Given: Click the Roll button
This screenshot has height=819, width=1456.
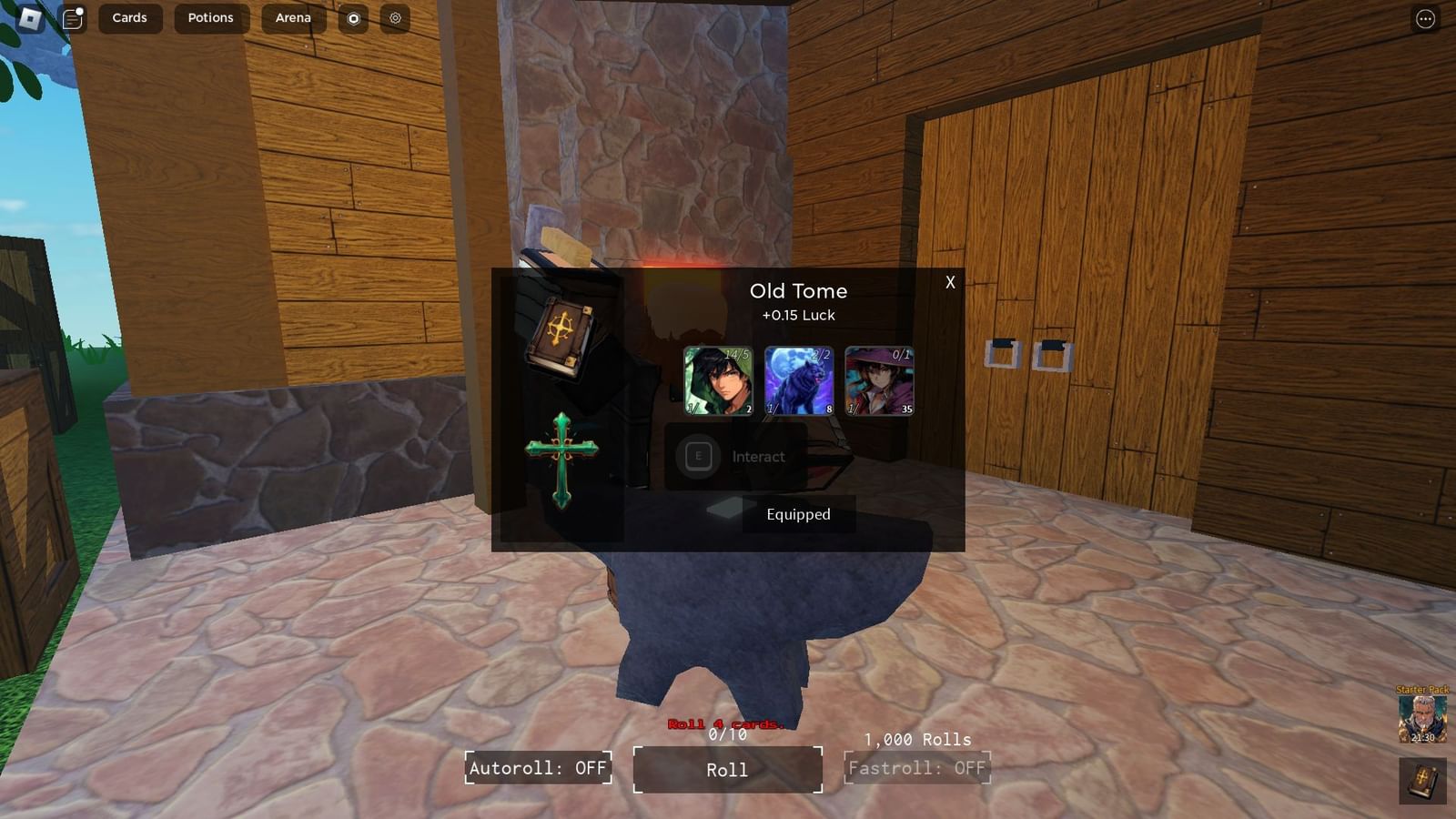Looking at the screenshot, I should coord(727,769).
